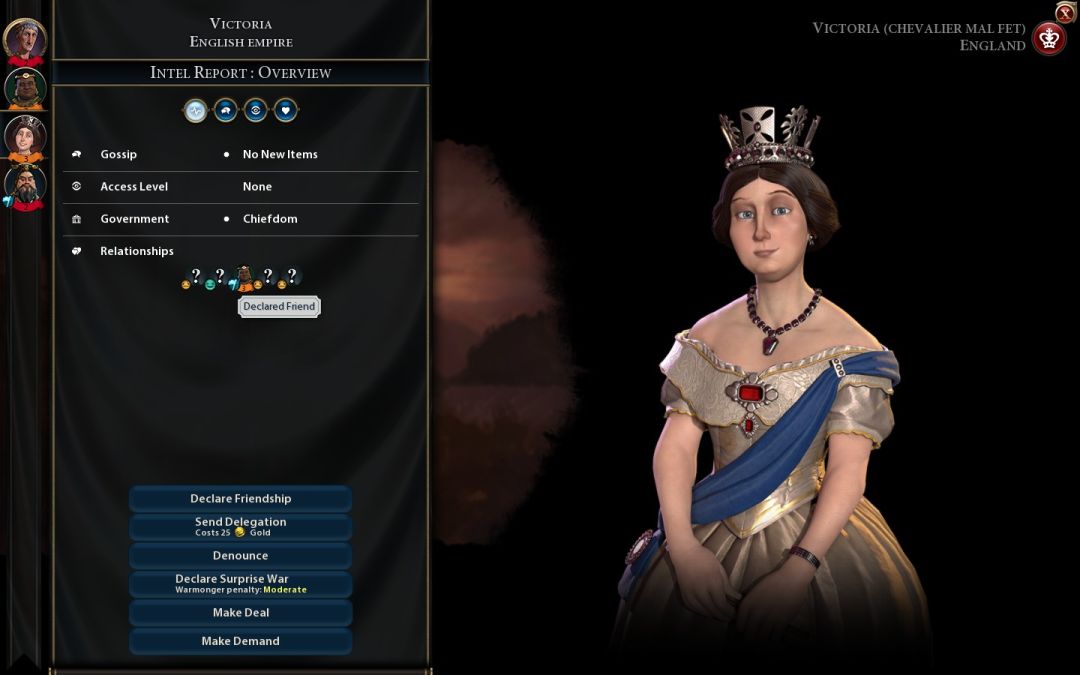Select the grey-haired Roman leader portrait
The width and height of the screenshot is (1080, 675).
(x=25, y=40)
